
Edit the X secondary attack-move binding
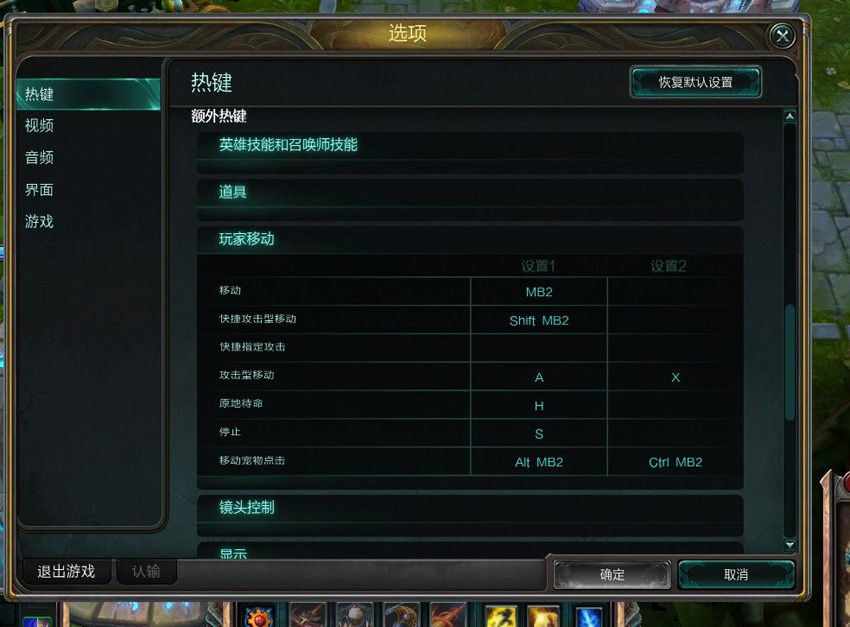(675, 377)
